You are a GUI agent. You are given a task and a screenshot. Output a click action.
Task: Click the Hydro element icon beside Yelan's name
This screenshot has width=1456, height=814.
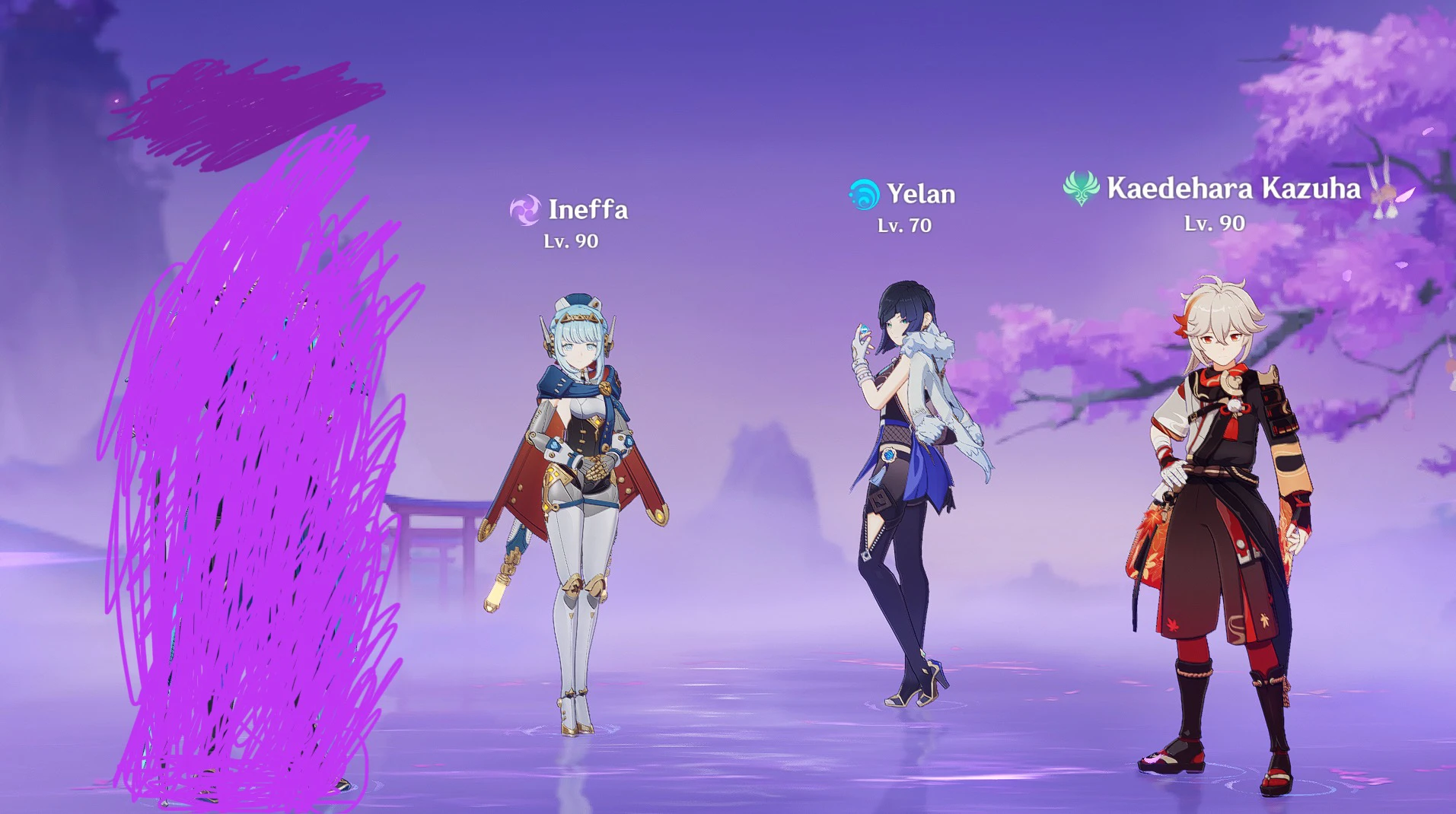coord(864,194)
